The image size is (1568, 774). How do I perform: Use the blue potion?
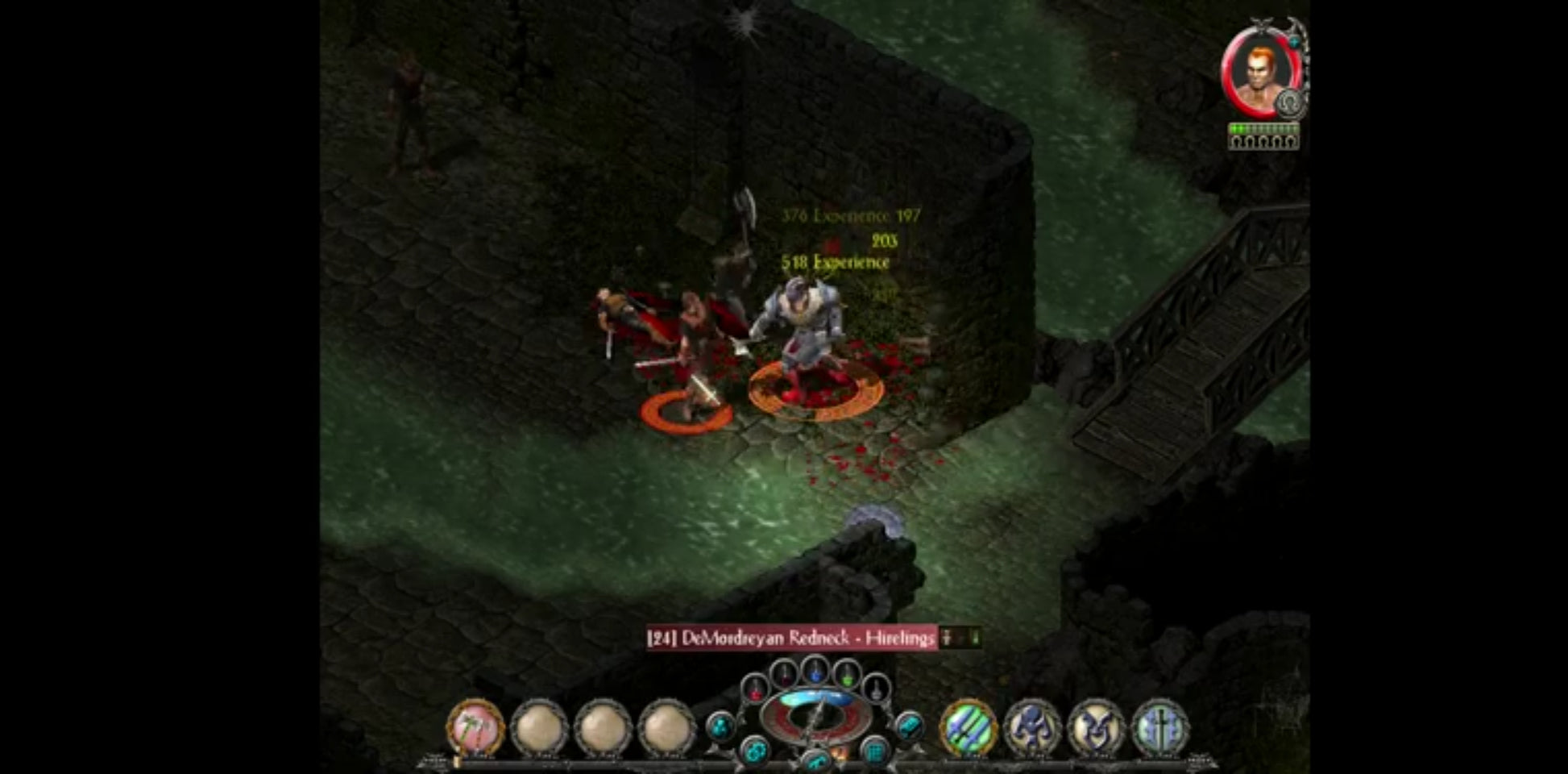click(x=815, y=671)
